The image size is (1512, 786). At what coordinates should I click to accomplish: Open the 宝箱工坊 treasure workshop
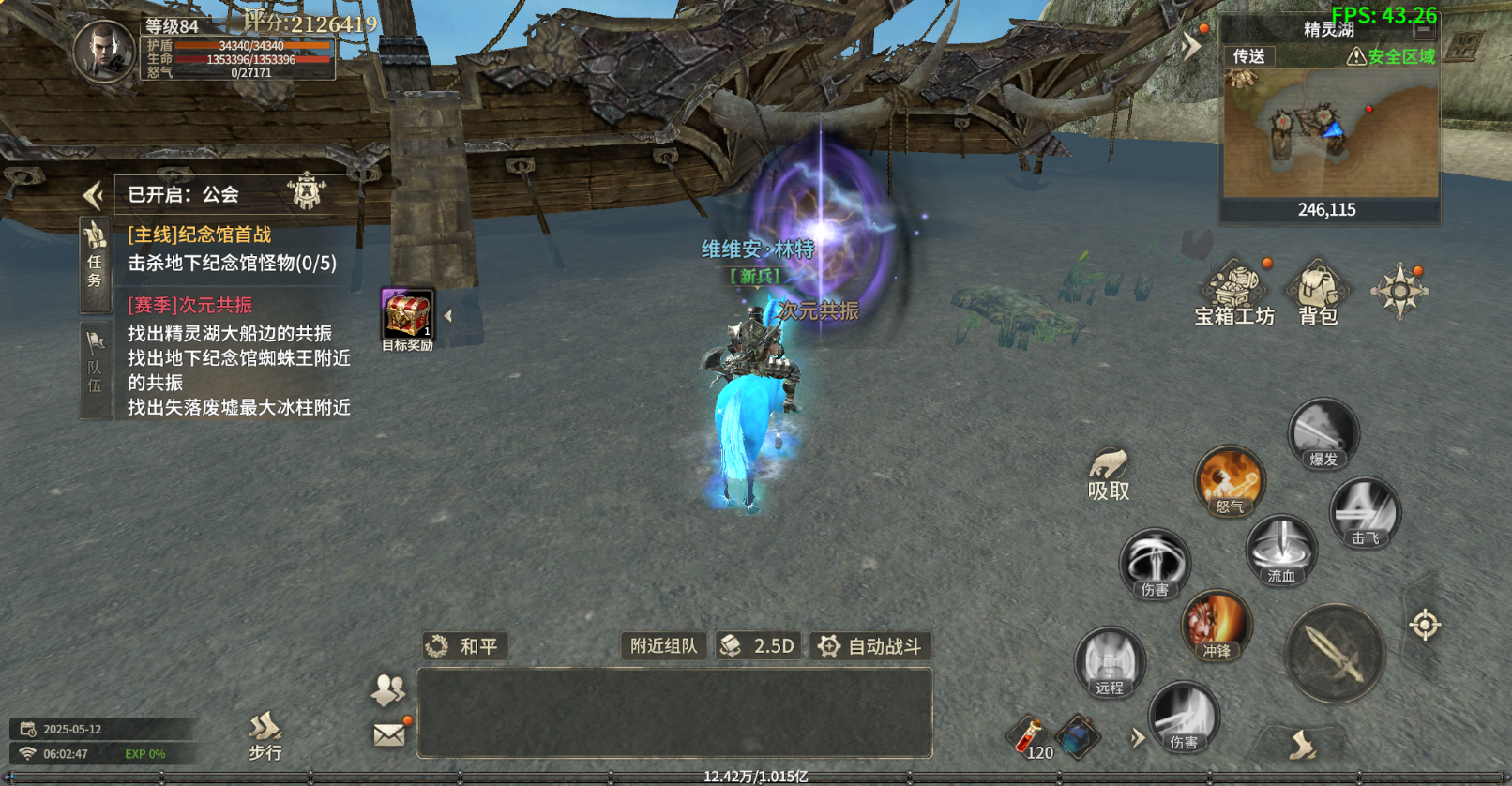click(x=1234, y=293)
